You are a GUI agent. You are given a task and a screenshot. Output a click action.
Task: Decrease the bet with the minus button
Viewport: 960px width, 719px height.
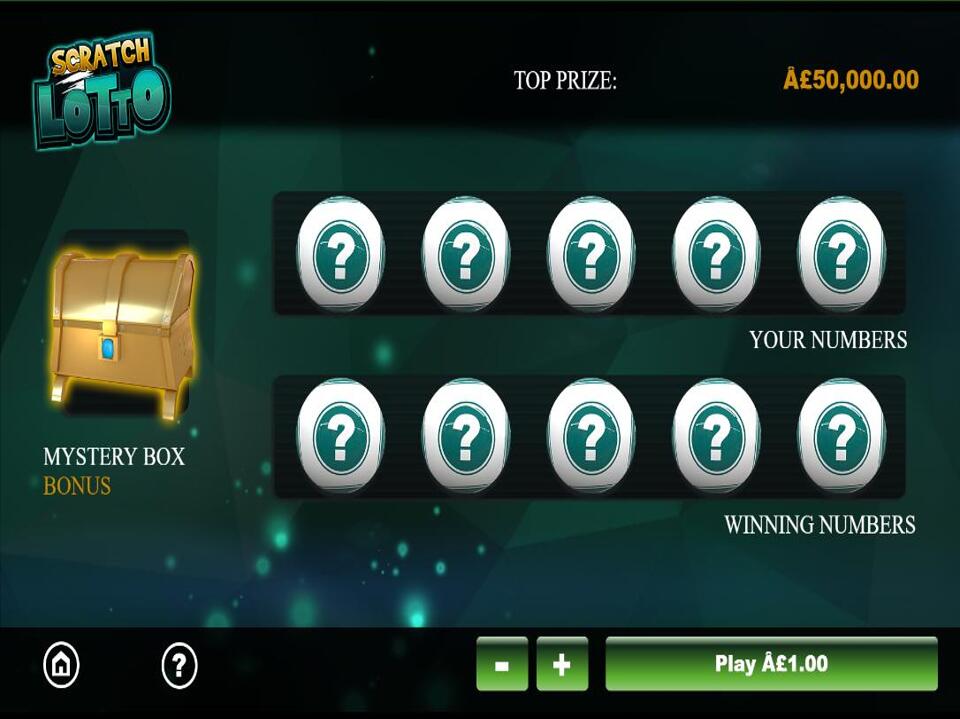click(501, 664)
